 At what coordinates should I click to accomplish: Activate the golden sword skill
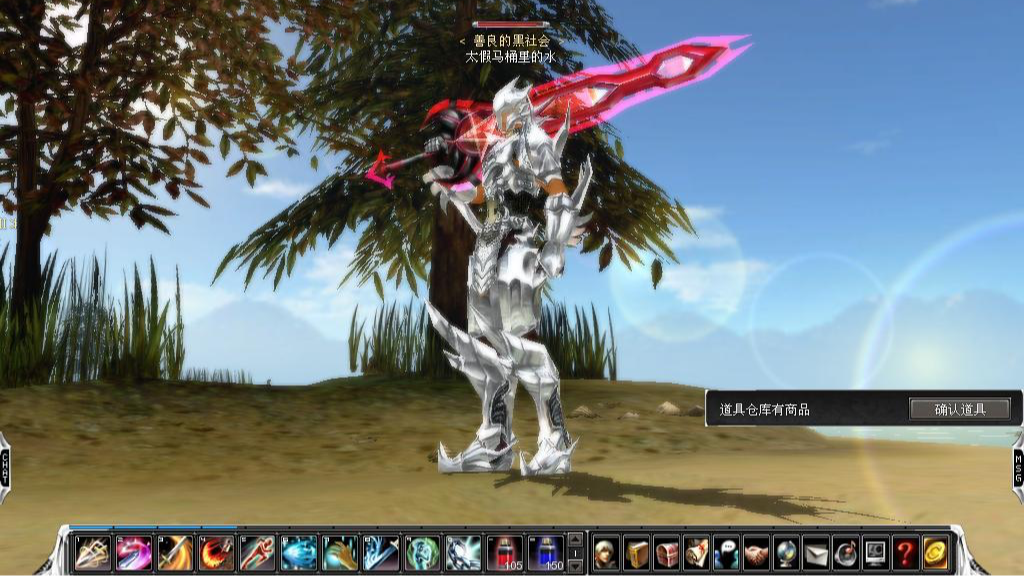(175, 552)
